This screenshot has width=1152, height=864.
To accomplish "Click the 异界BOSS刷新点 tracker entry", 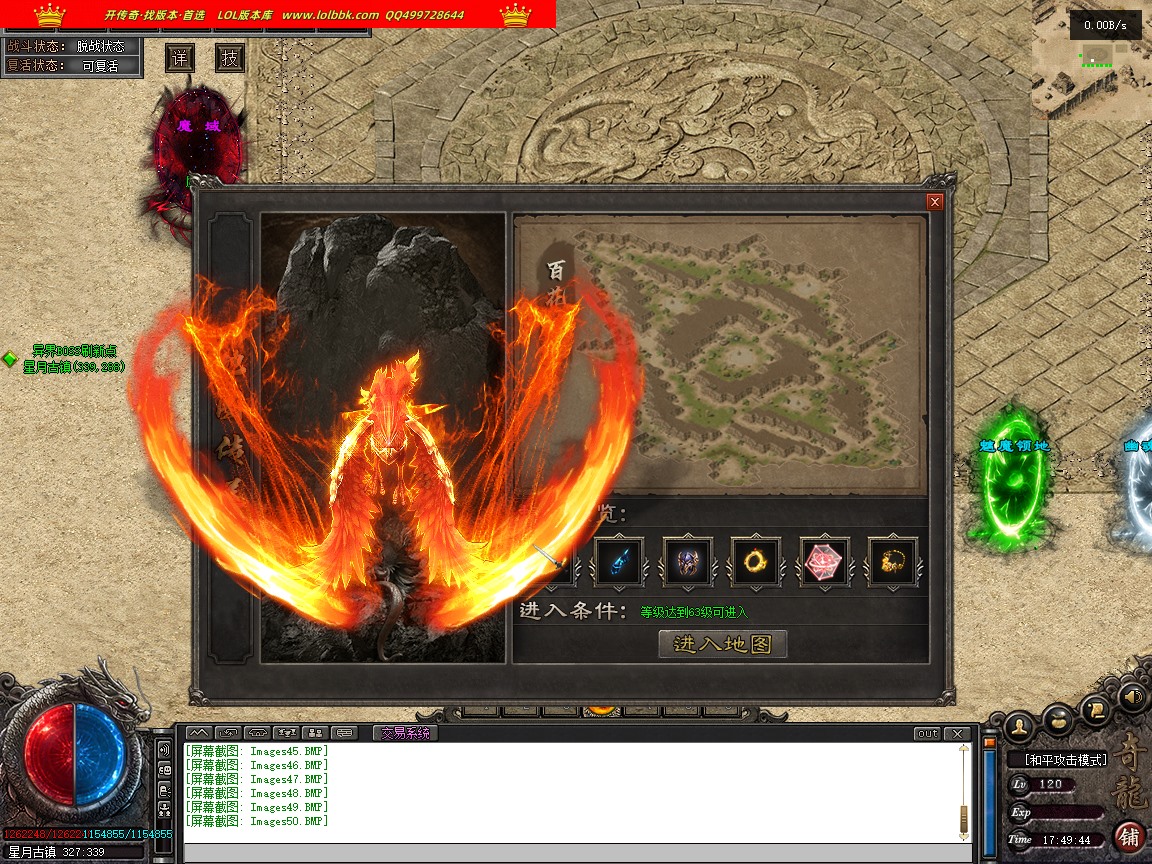I will click(x=75, y=351).
